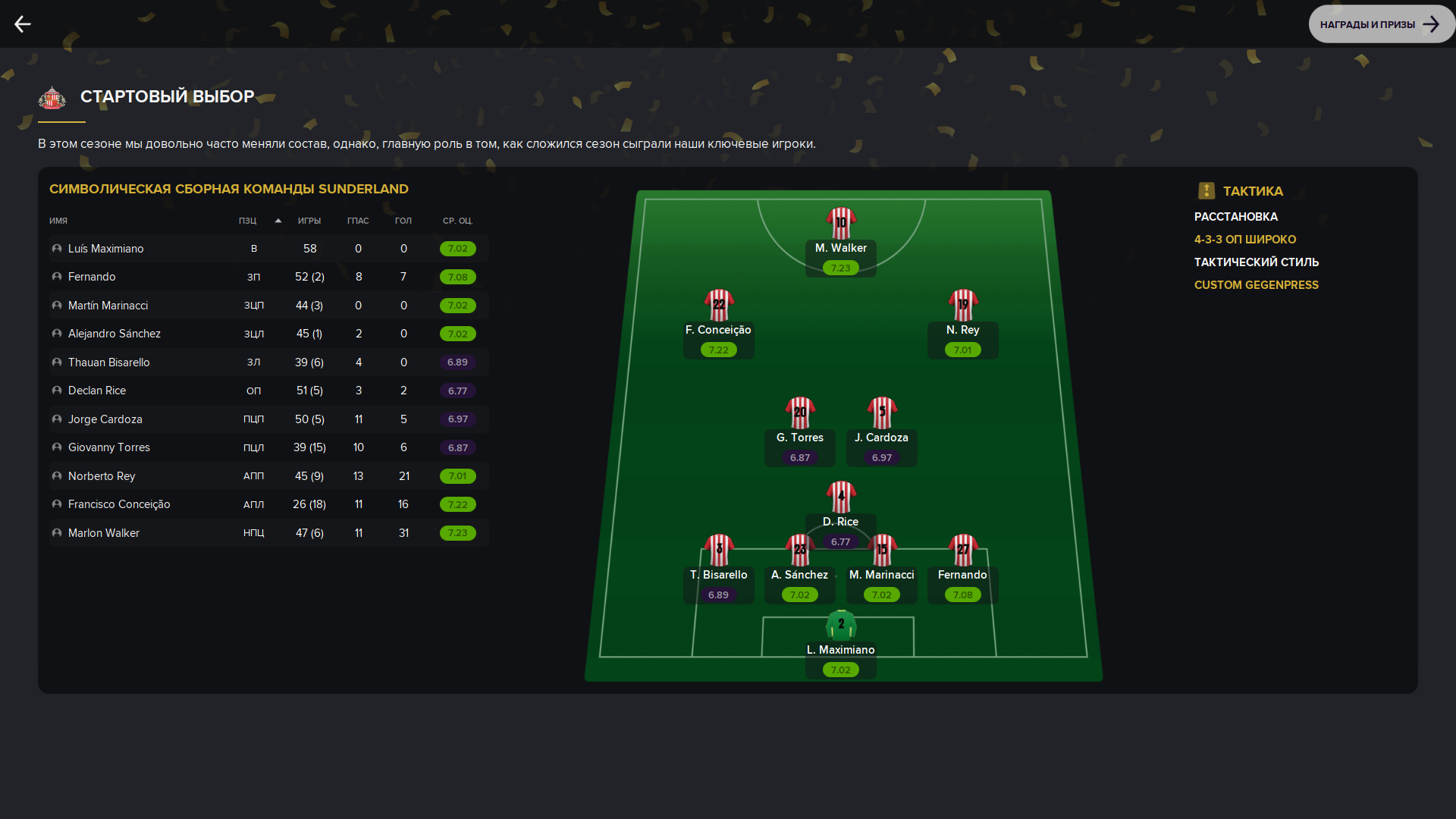Open Fernando's row in the table

coord(92,277)
